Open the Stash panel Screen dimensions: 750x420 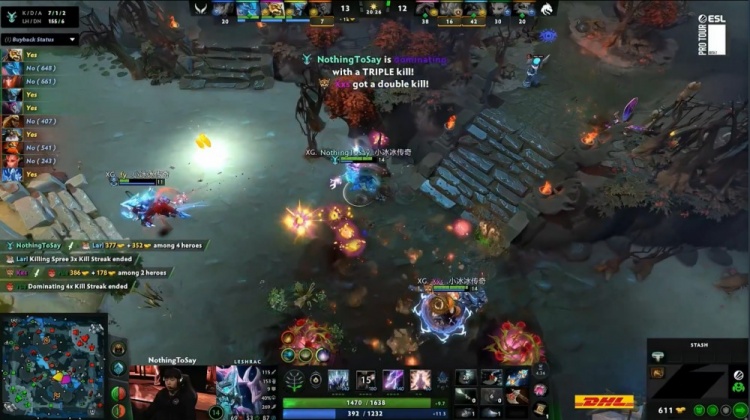click(x=697, y=343)
